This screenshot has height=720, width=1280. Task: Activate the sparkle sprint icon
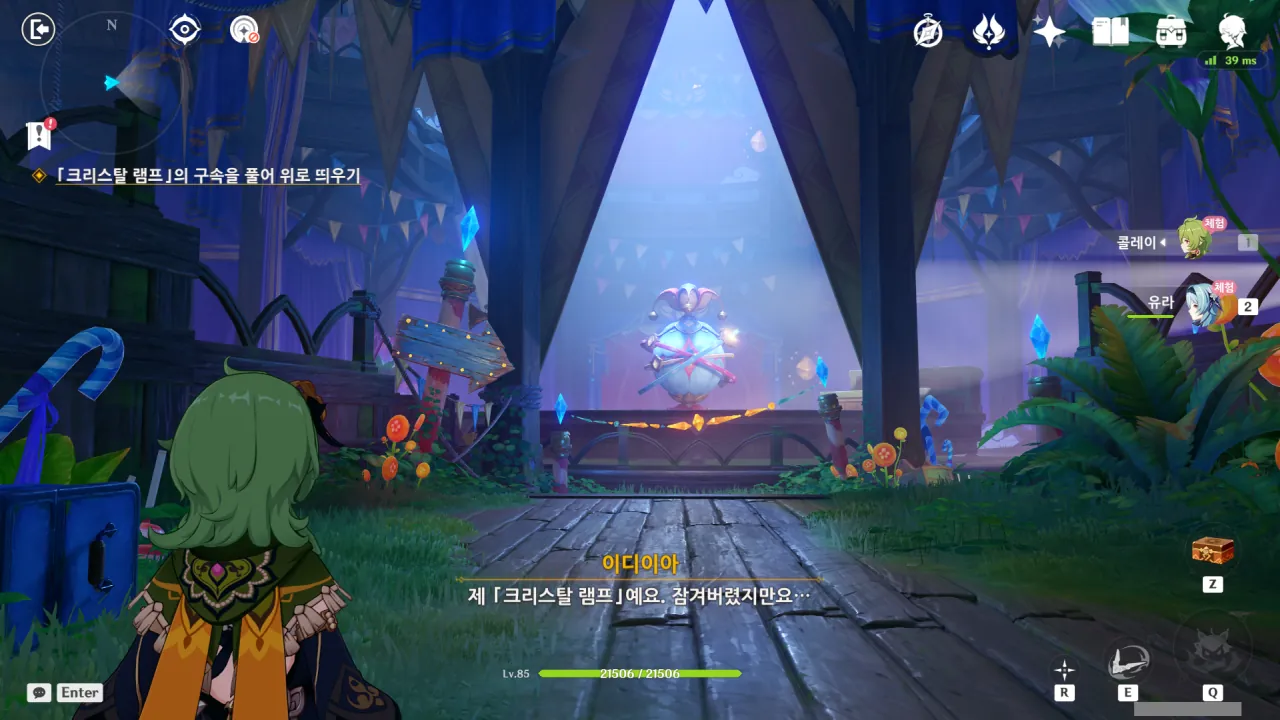click(1065, 670)
